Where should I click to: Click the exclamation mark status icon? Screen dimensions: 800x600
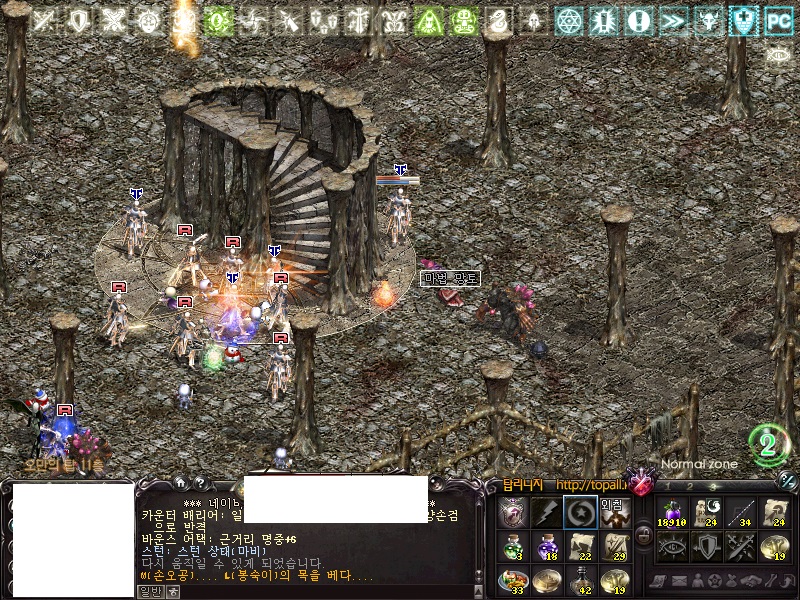639,21
